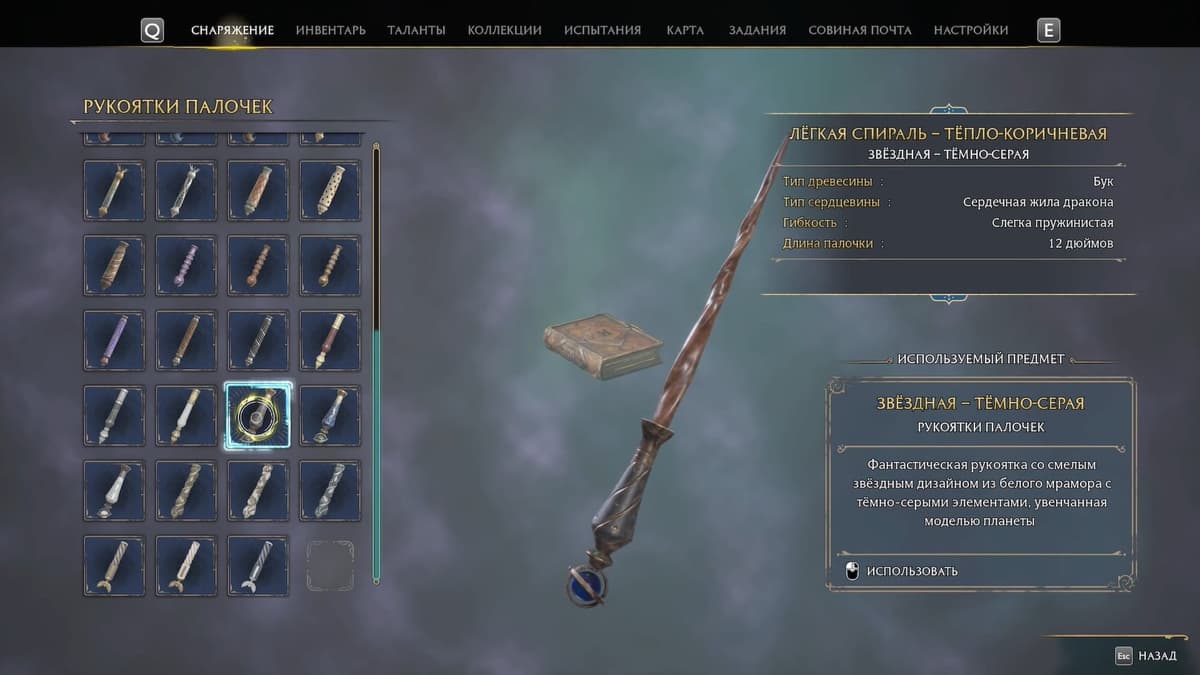Click the wand handle list scrollbar
The height and width of the screenshot is (675, 1200).
click(376, 362)
